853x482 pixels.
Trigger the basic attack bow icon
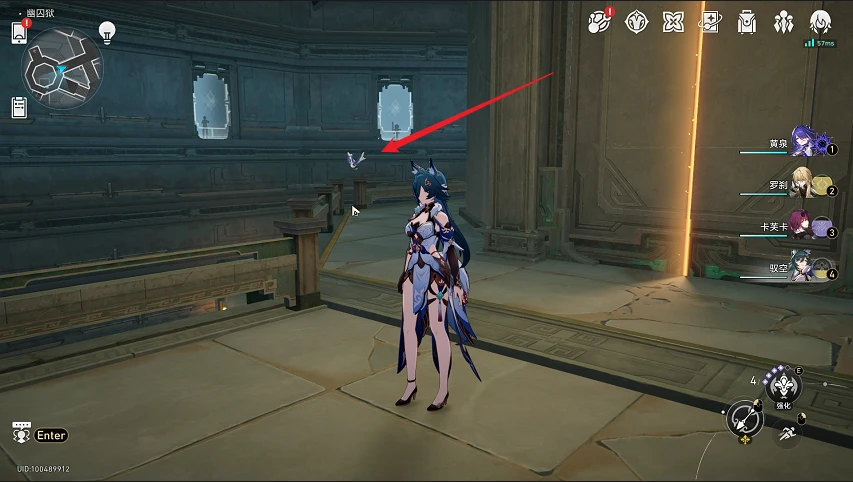coord(745,419)
